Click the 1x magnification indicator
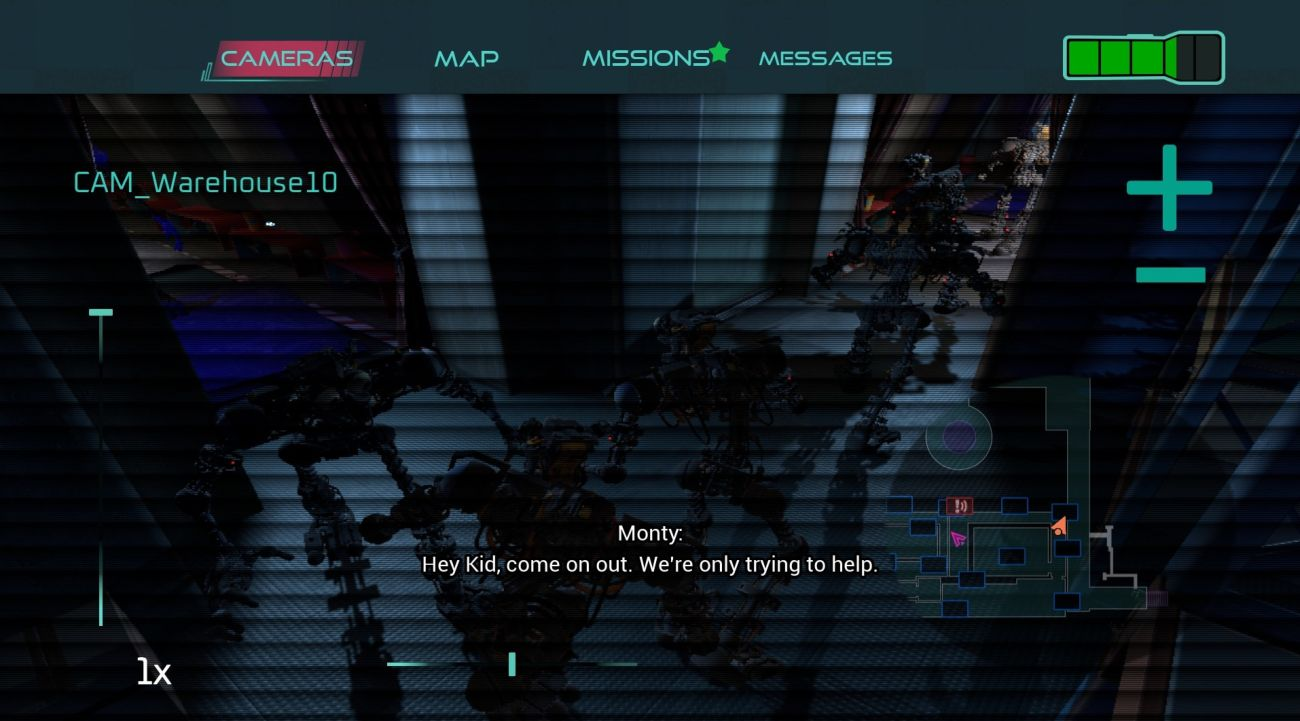The height and width of the screenshot is (721, 1300). pos(152,671)
